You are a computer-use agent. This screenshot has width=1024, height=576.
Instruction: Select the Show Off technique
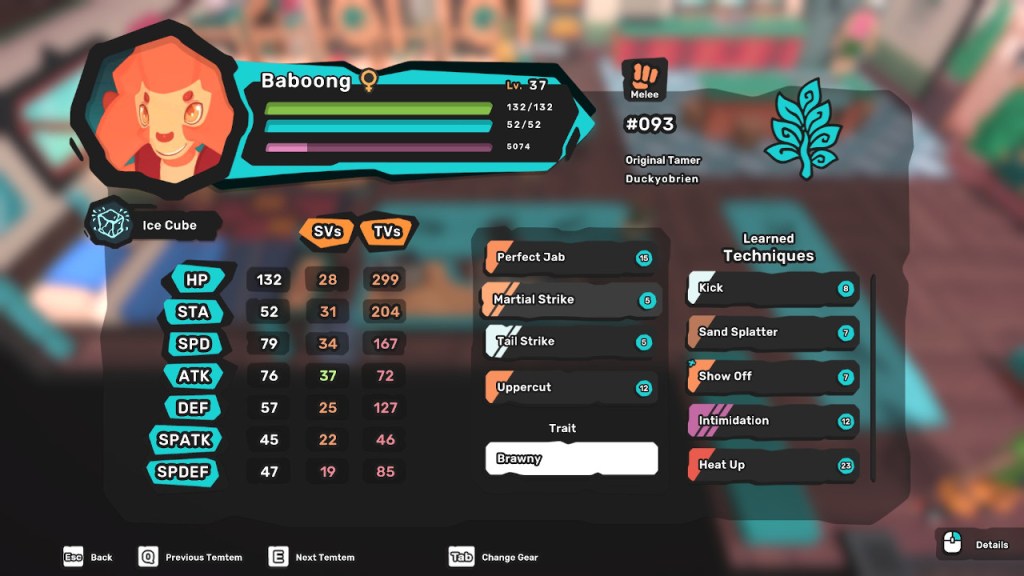point(772,377)
